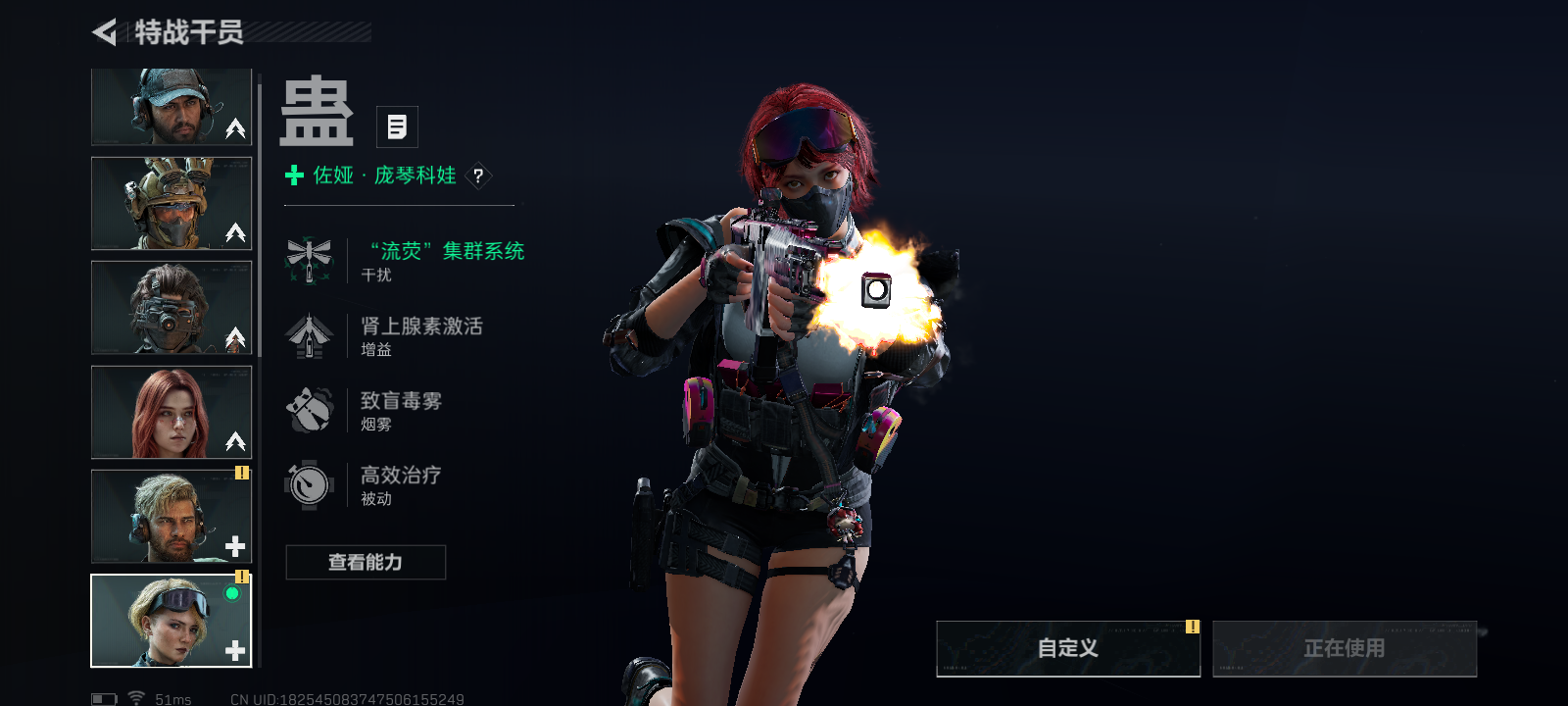
Task: Open the operator profile document icon
Action: pos(397,126)
